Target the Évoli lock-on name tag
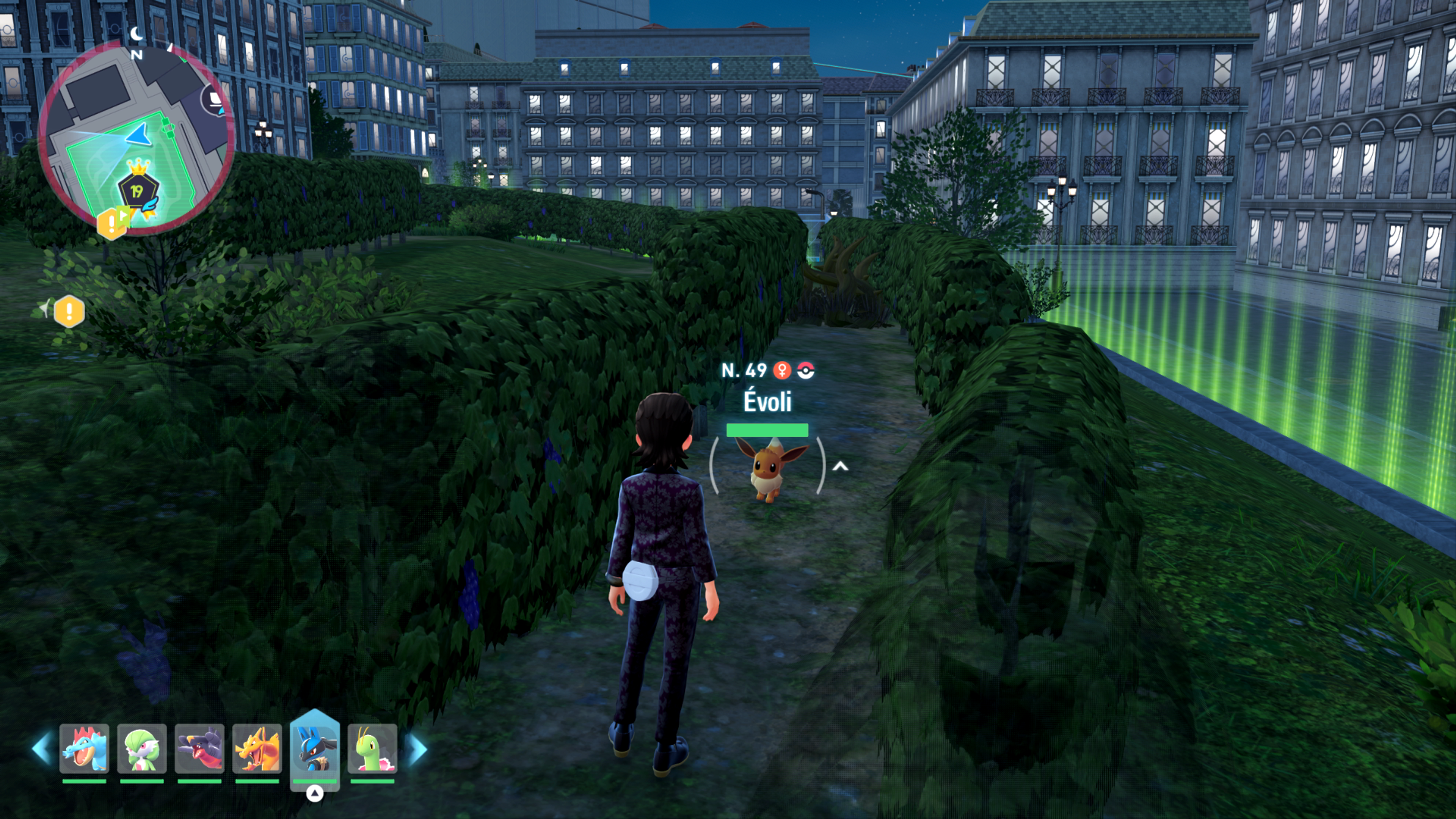 pyautogui.click(x=767, y=401)
